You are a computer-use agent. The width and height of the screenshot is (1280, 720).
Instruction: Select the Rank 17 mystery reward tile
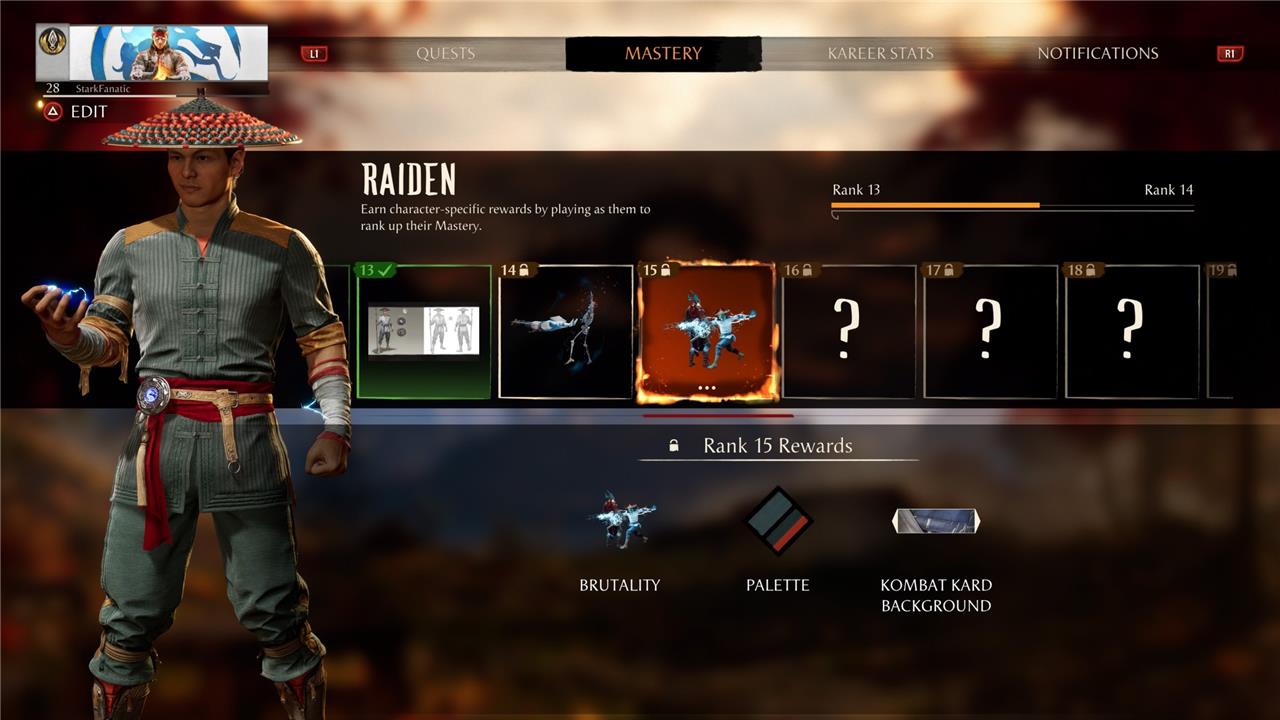(990, 332)
